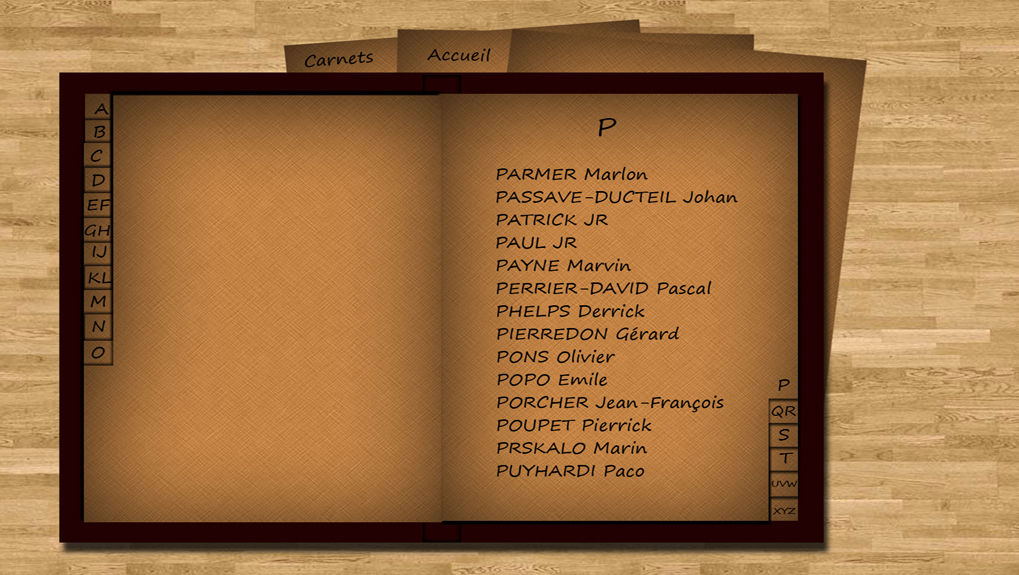The height and width of the screenshot is (575, 1019).
Task: Show the KL index tab
Action: pyautogui.click(x=97, y=278)
